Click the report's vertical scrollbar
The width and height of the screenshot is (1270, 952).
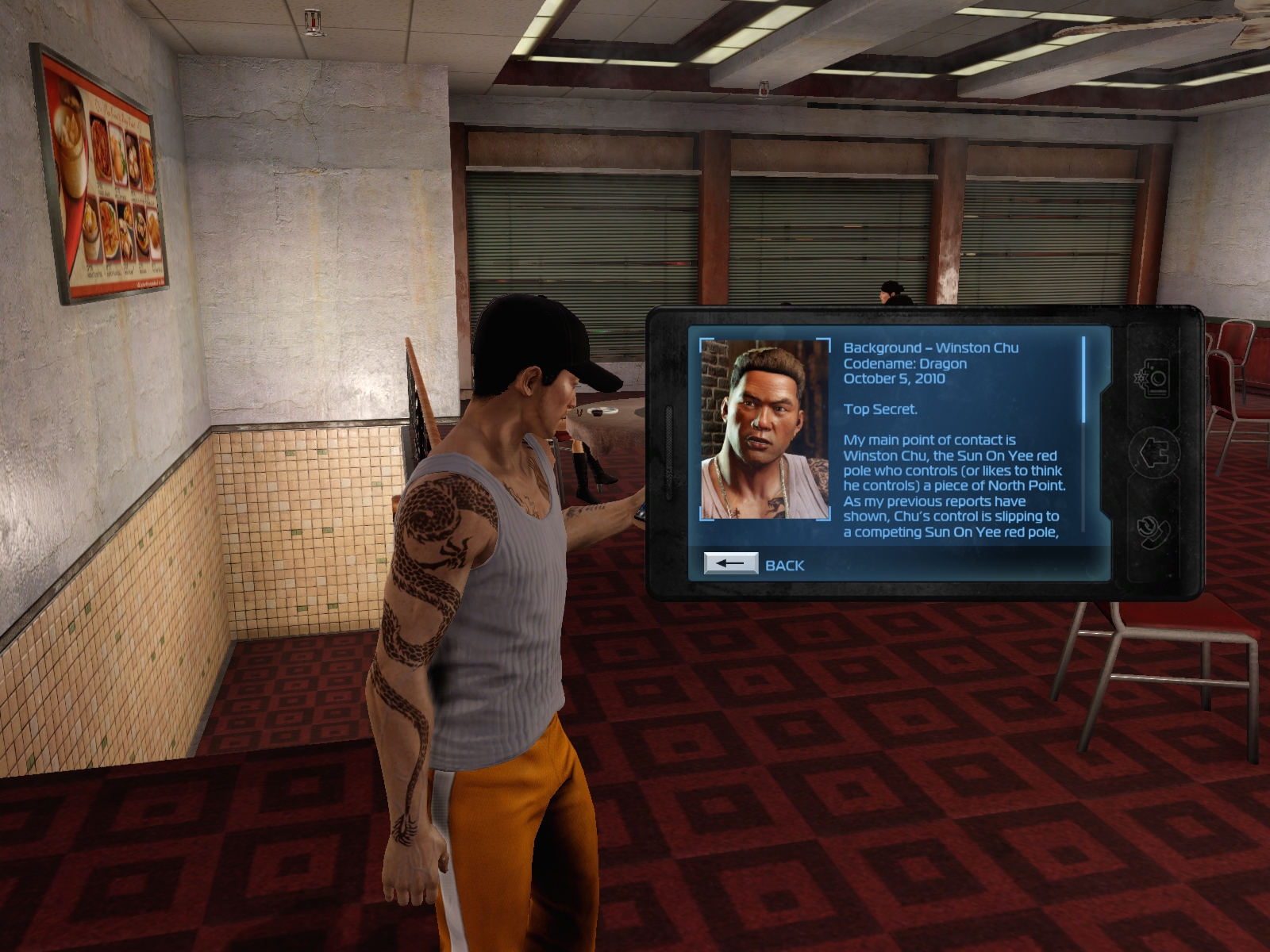click(1083, 380)
